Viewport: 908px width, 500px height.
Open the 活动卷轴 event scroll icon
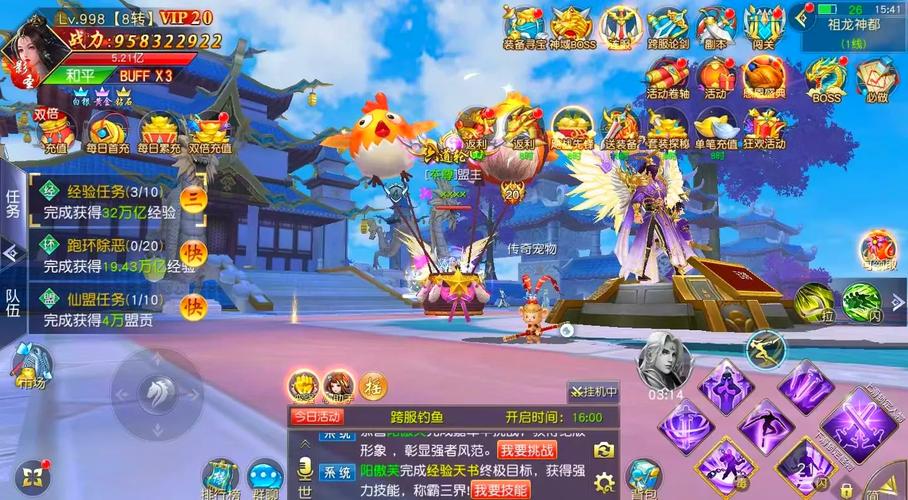668,79
